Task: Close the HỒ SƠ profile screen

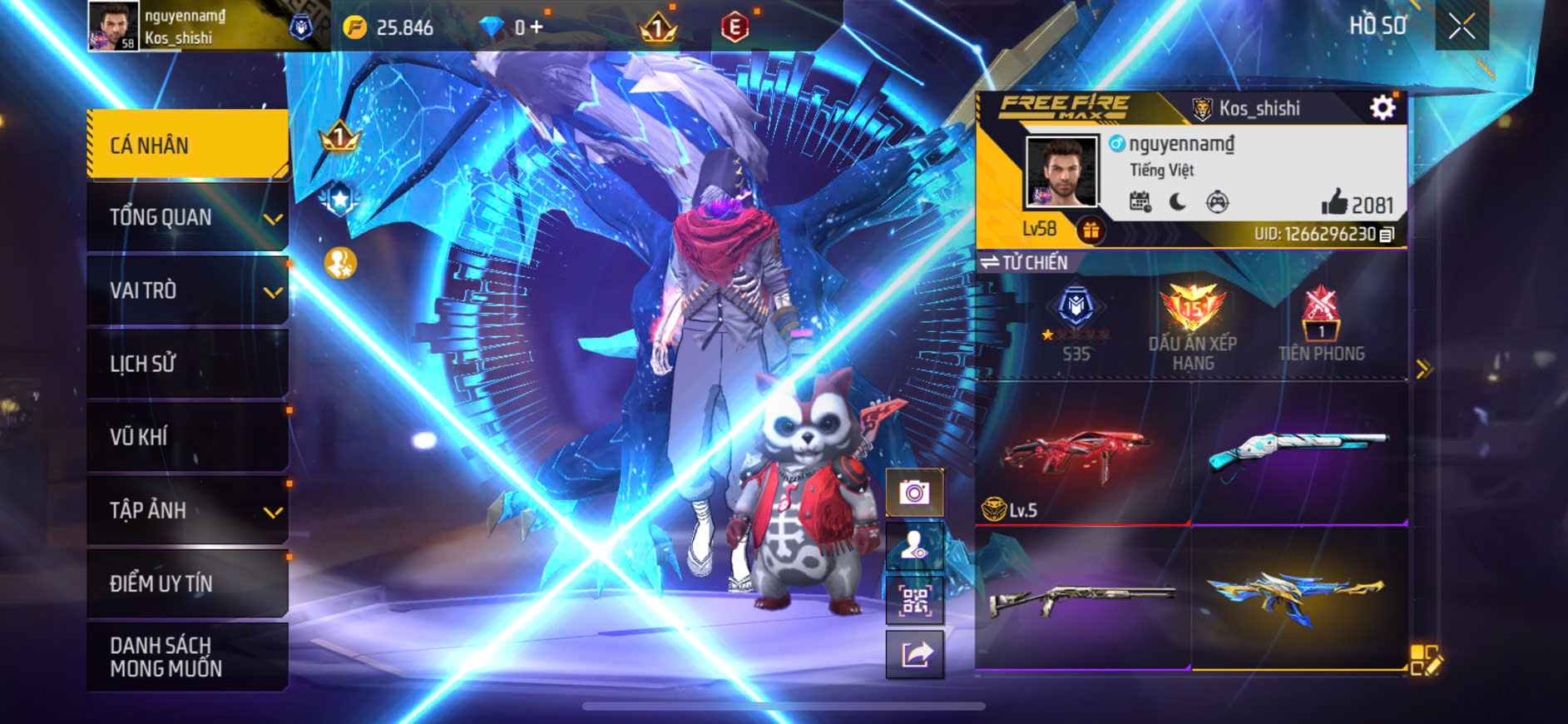Action: 1462,27
